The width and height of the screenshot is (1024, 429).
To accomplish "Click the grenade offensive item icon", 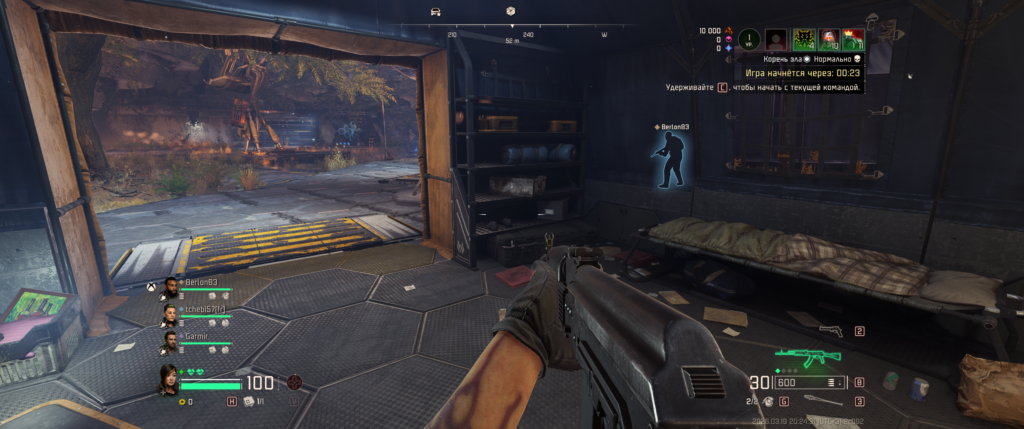I will click(766, 400).
